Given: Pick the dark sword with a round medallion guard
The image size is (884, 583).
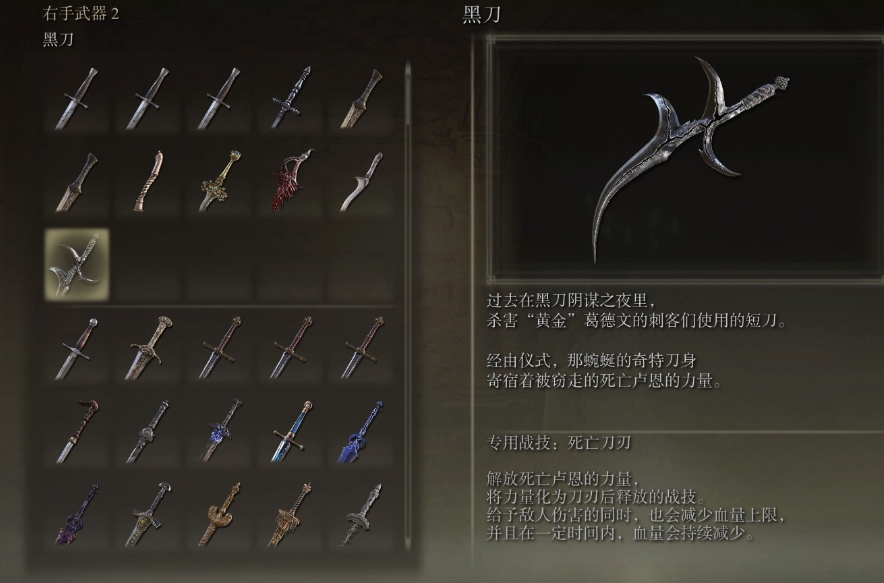Looking at the screenshot, I should pyautogui.click(x=149, y=430).
